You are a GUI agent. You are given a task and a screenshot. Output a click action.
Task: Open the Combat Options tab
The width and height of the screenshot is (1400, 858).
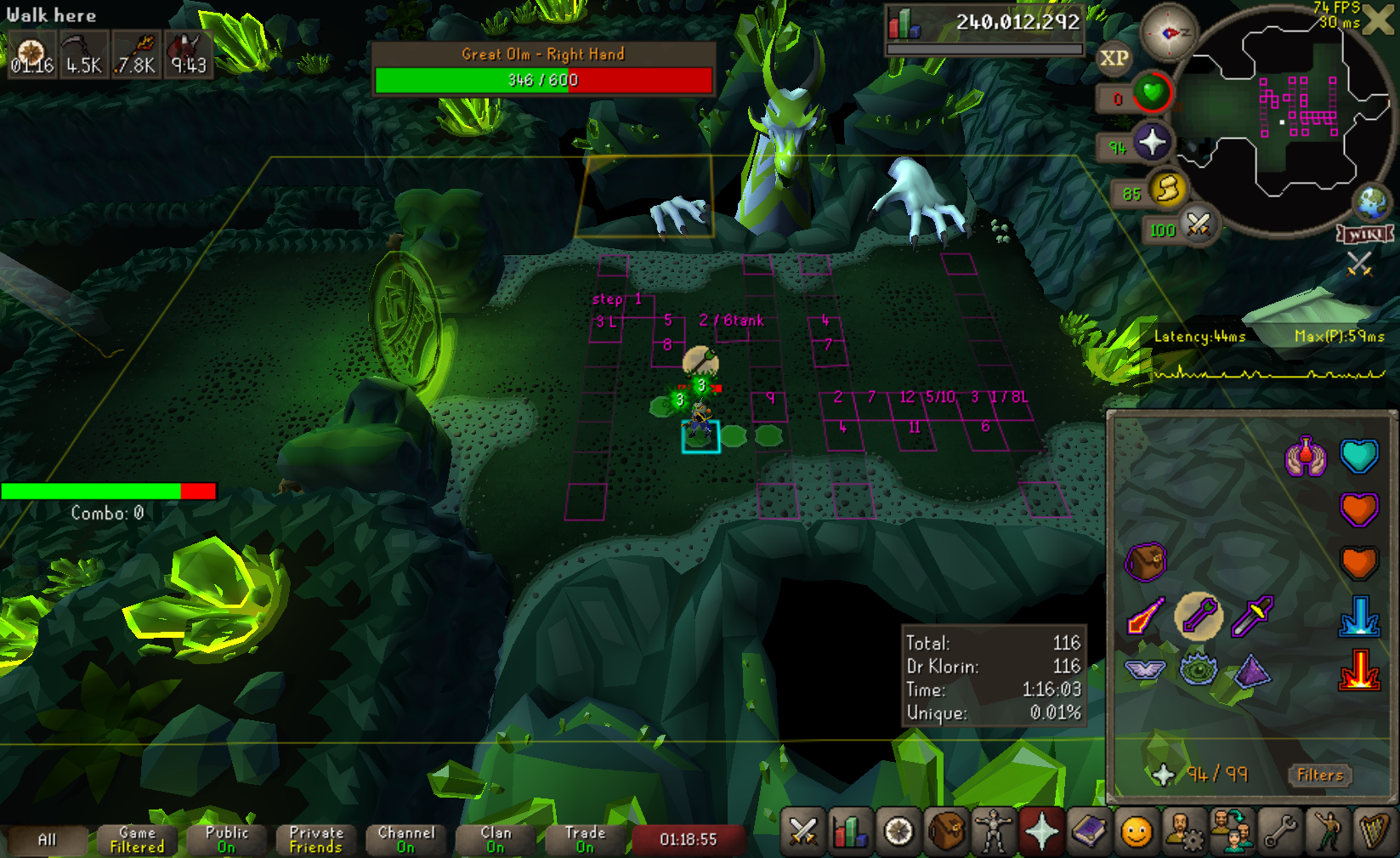pyautogui.click(x=802, y=831)
